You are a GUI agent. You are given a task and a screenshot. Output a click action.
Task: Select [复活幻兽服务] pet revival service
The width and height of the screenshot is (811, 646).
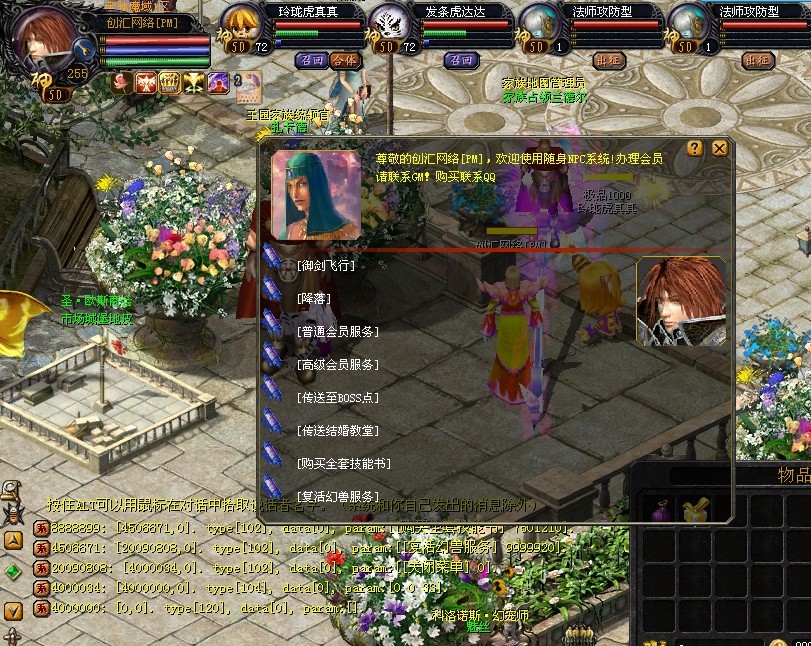(x=337, y=496)
